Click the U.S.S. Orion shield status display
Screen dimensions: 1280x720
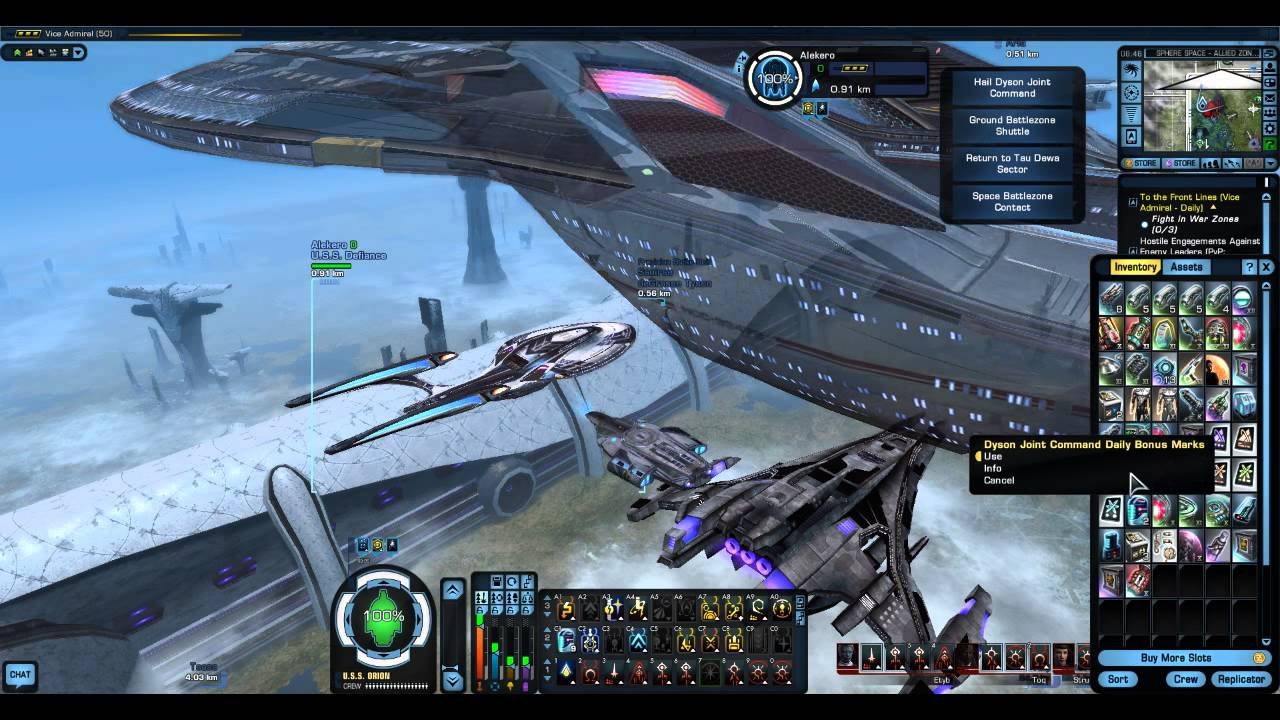[x=384, y=617]
